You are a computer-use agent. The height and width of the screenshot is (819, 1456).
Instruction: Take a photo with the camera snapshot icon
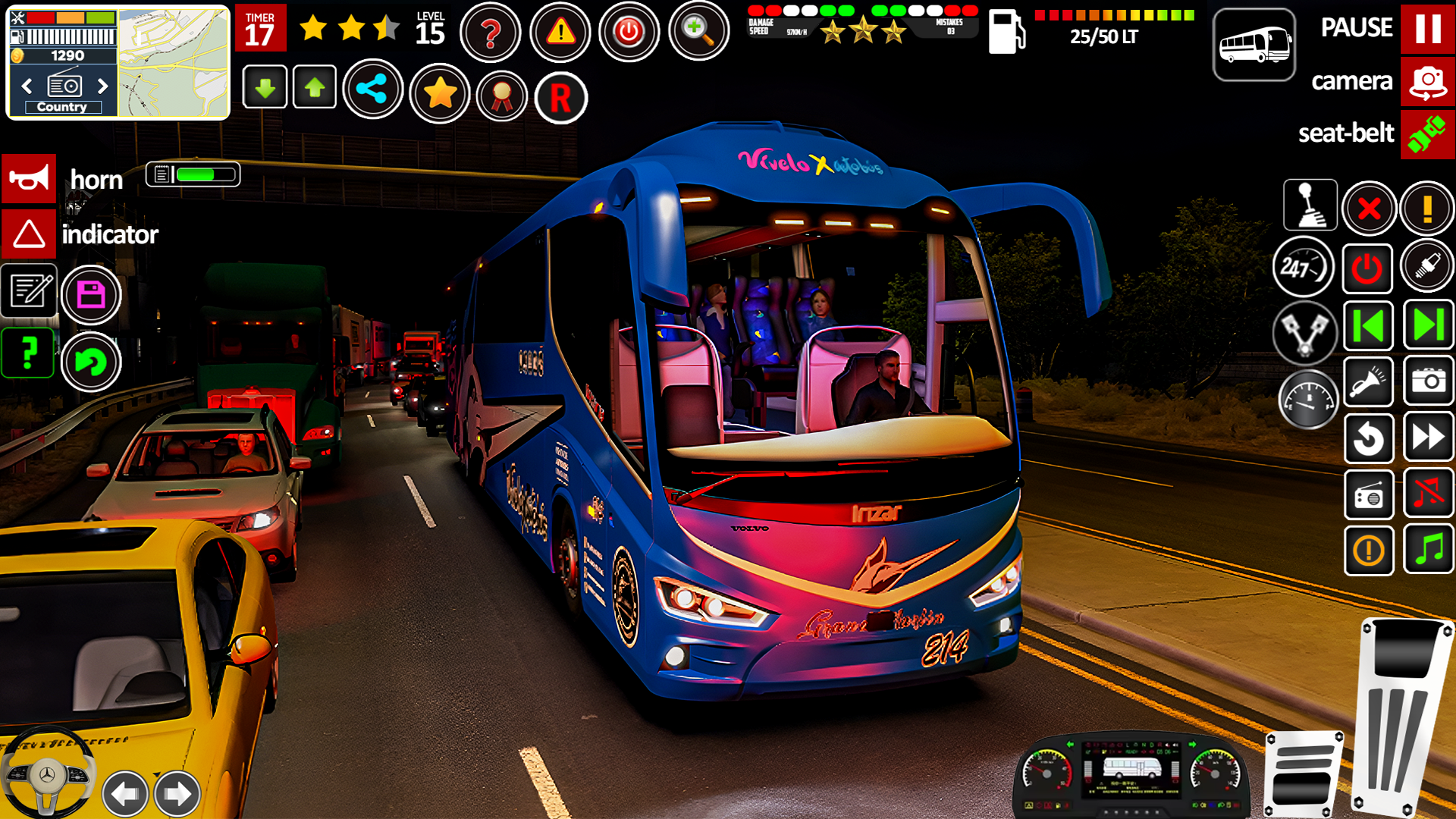tap(1428, 381)
